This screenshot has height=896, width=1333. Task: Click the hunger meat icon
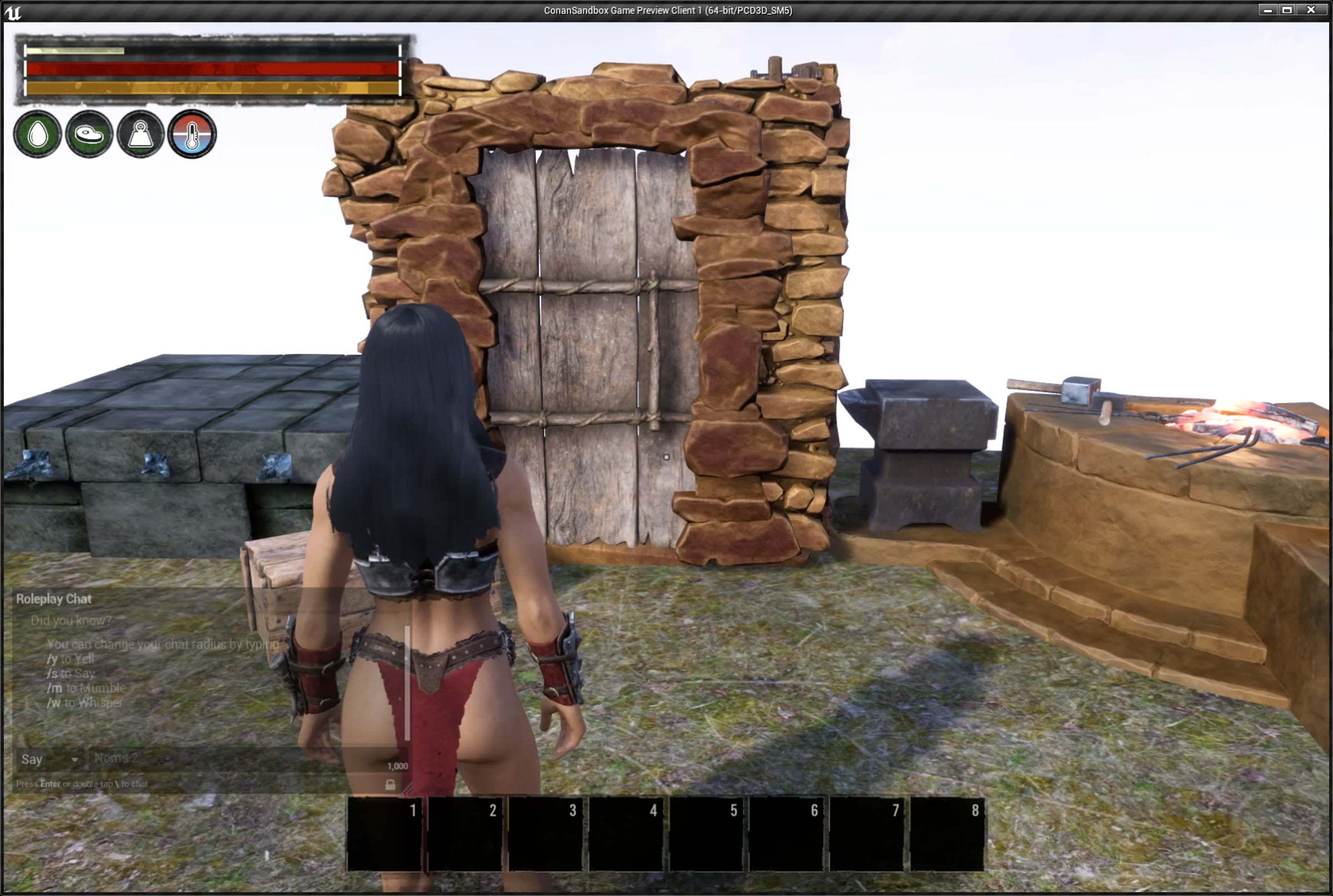[89, 135]
